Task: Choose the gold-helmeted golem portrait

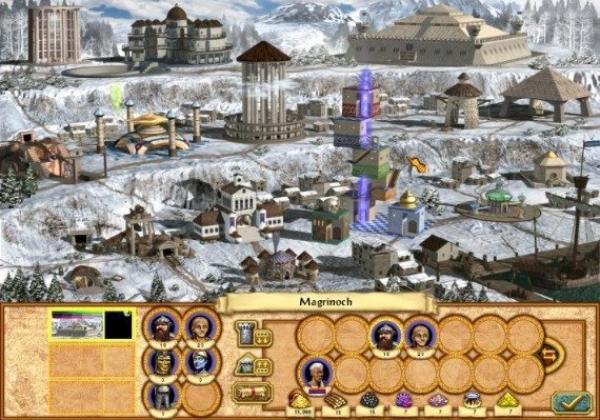Action: [163, 360]
